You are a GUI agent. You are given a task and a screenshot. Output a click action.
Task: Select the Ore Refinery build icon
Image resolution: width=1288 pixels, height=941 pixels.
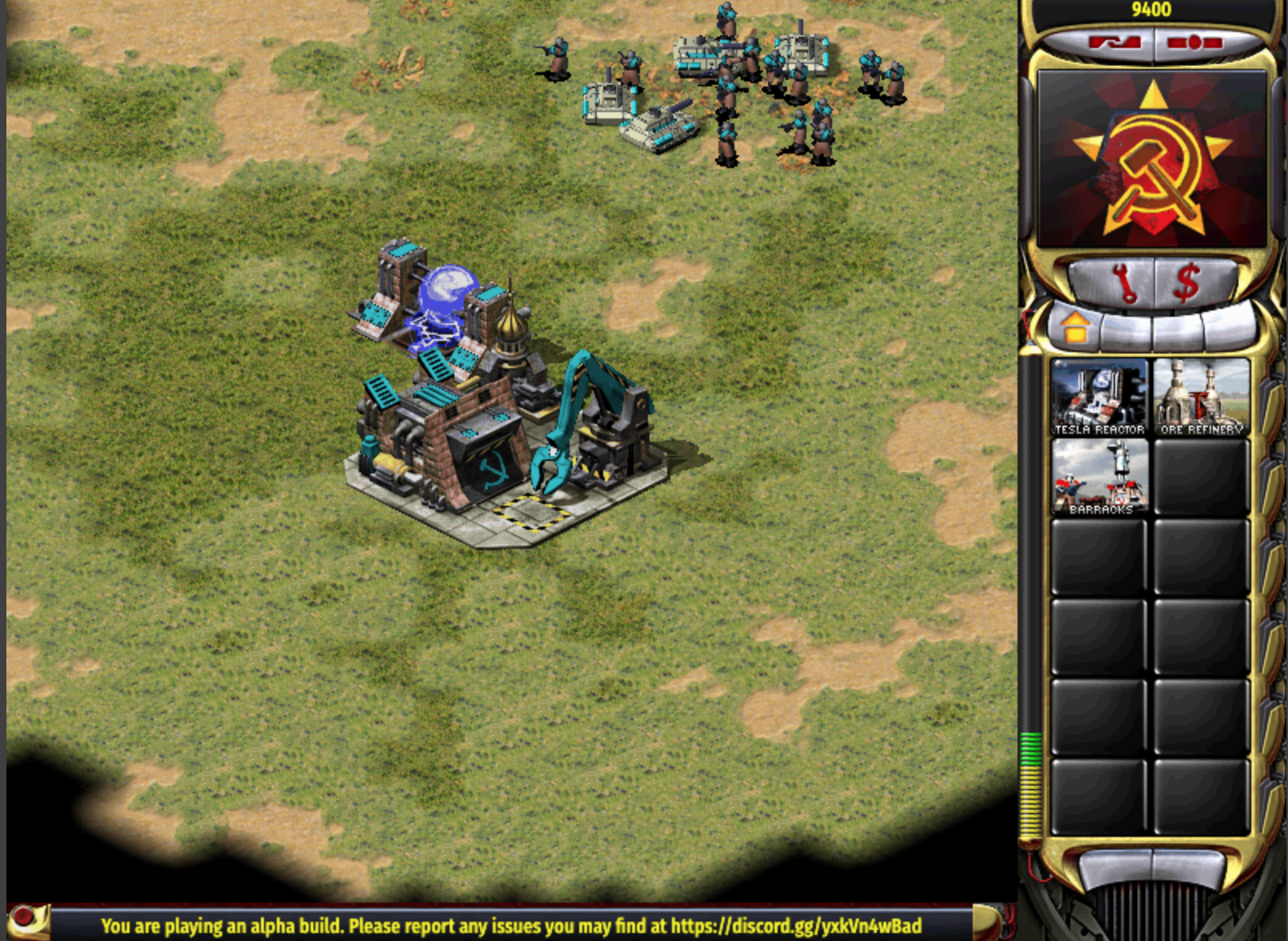click(1201, 397)
